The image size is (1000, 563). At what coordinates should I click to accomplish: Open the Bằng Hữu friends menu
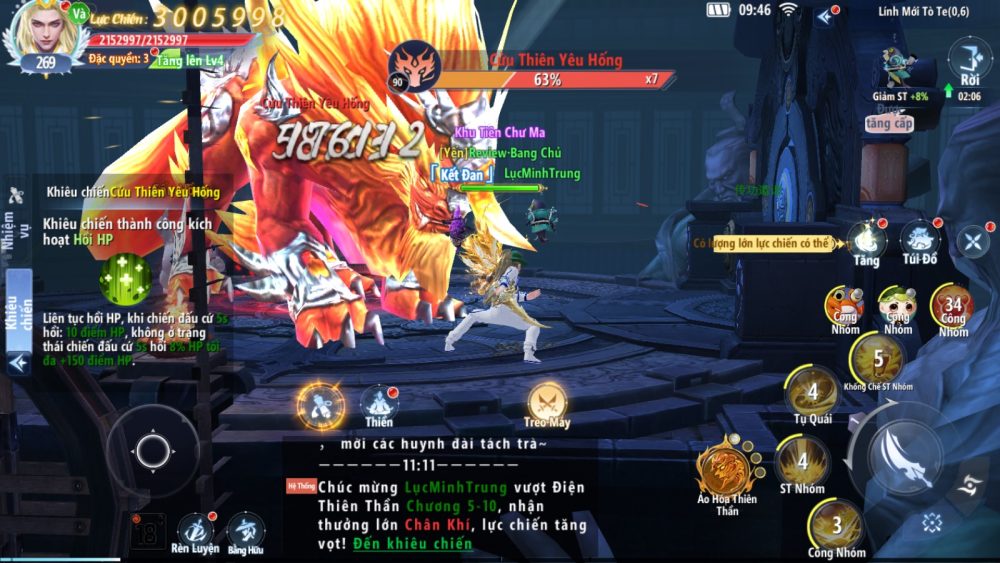coord(245,530)
